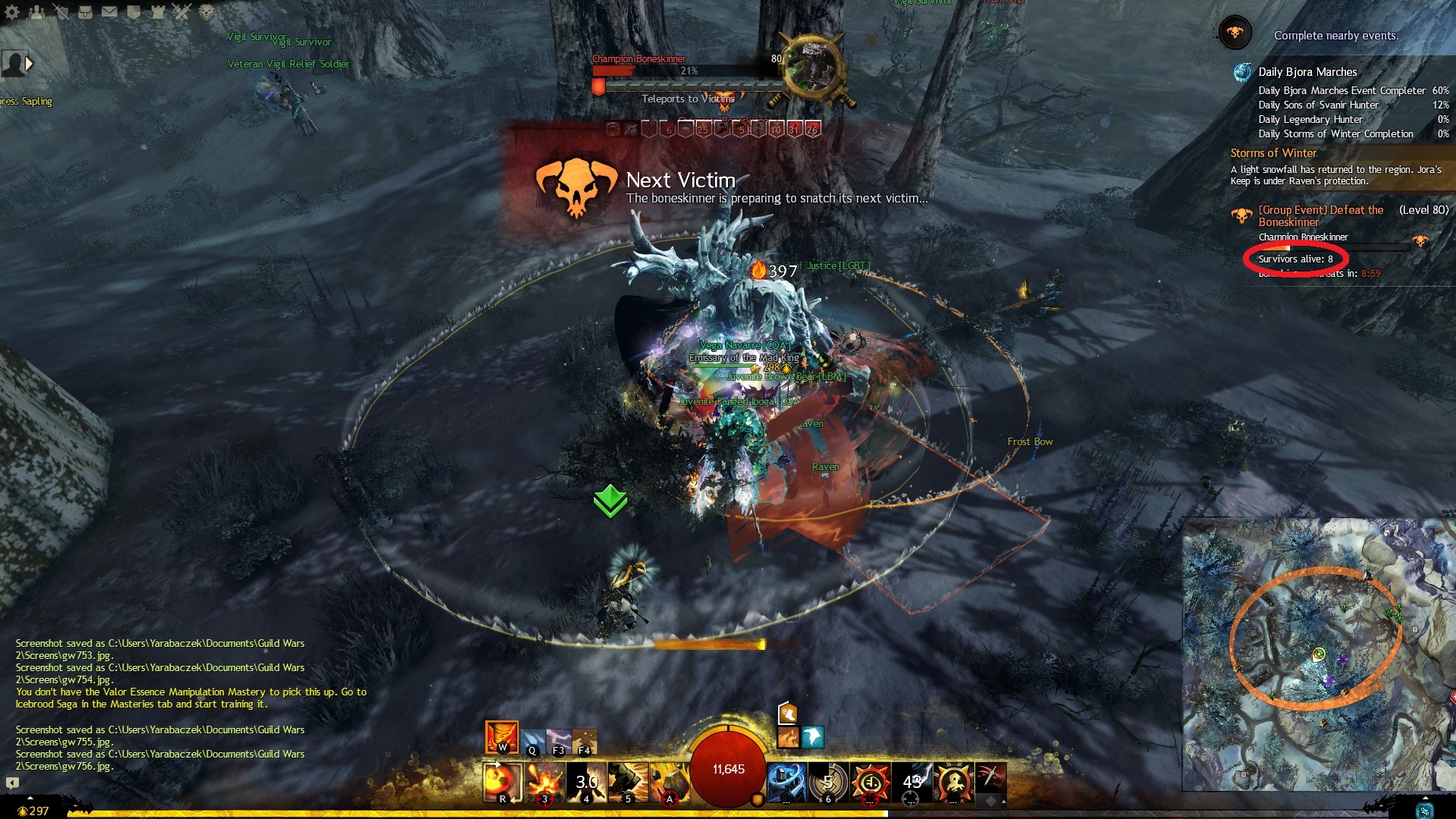Expand the party portrait arrow

coord(29,64)
